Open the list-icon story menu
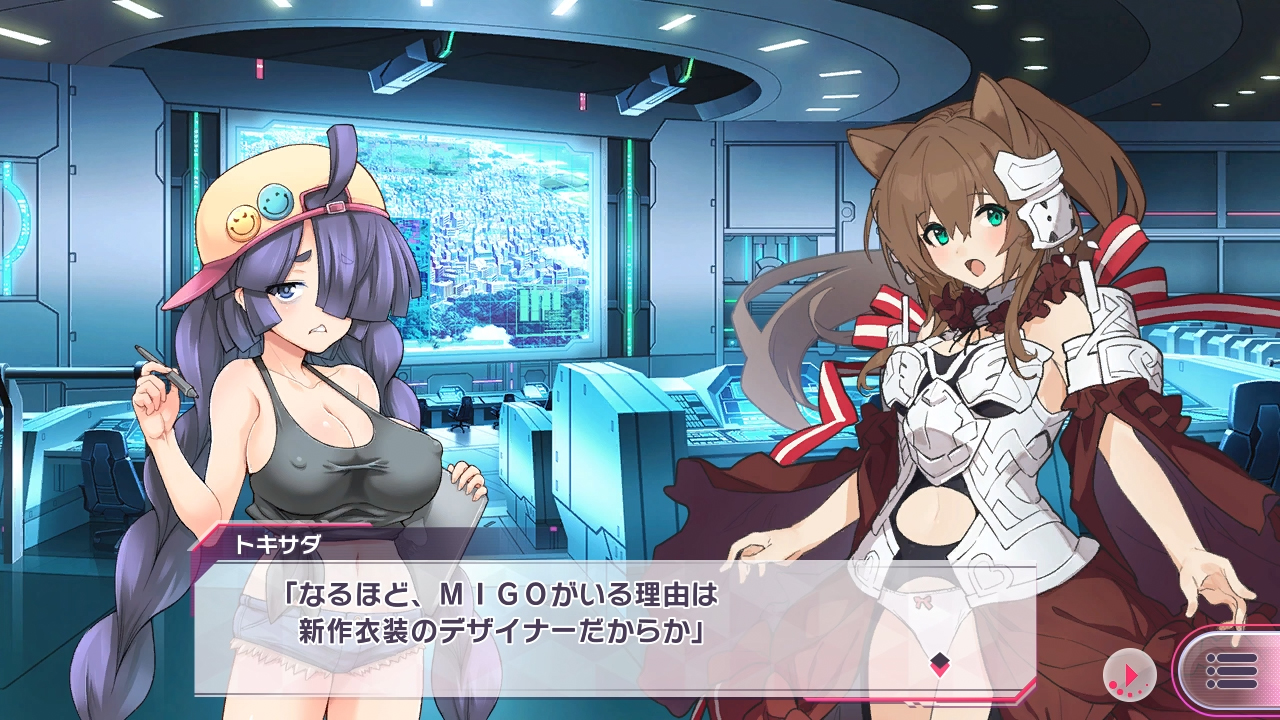The image size is (1280, 720). click(x=1231, y=671)
